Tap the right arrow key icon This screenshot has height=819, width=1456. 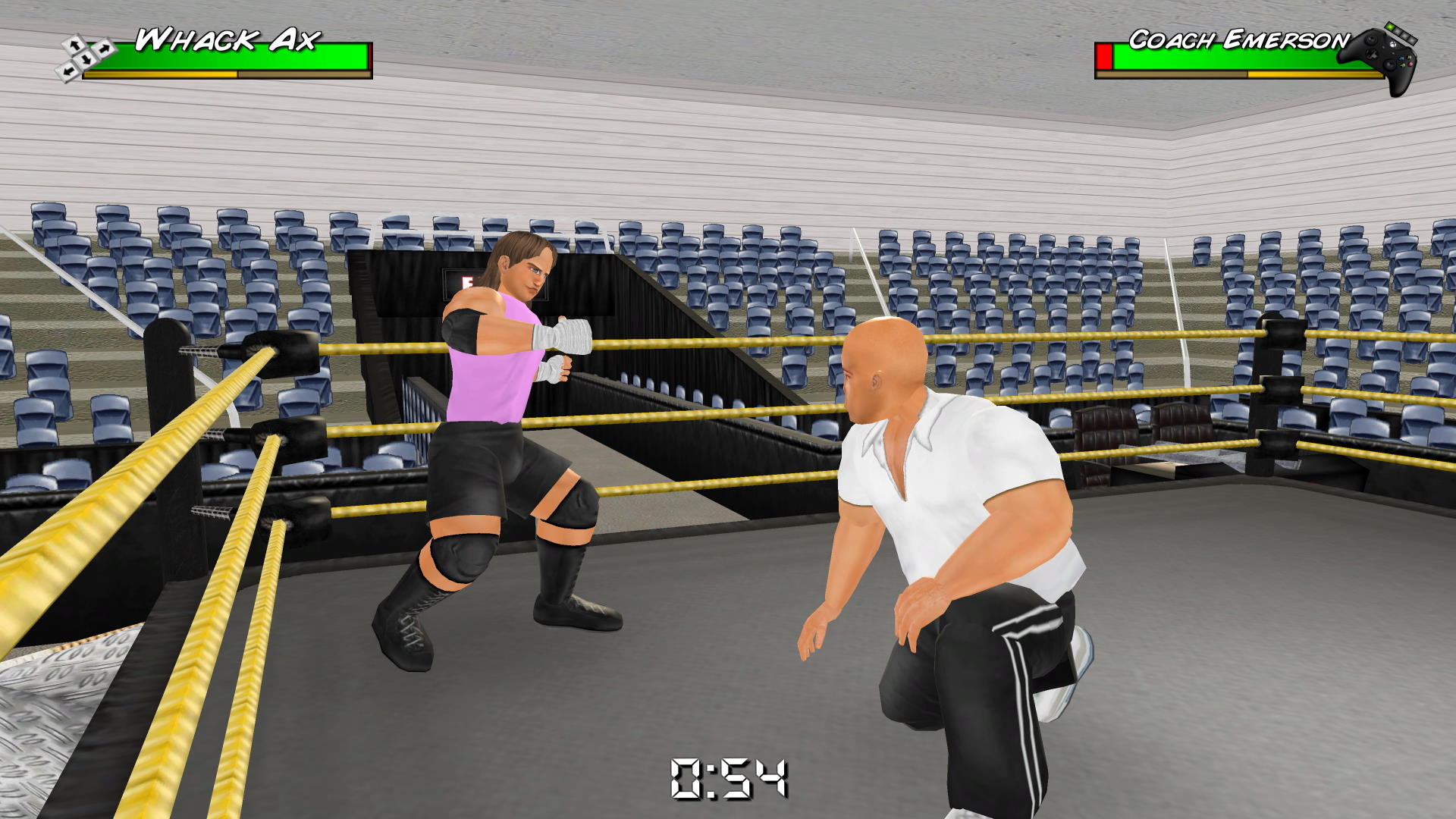tap(105, 48)
